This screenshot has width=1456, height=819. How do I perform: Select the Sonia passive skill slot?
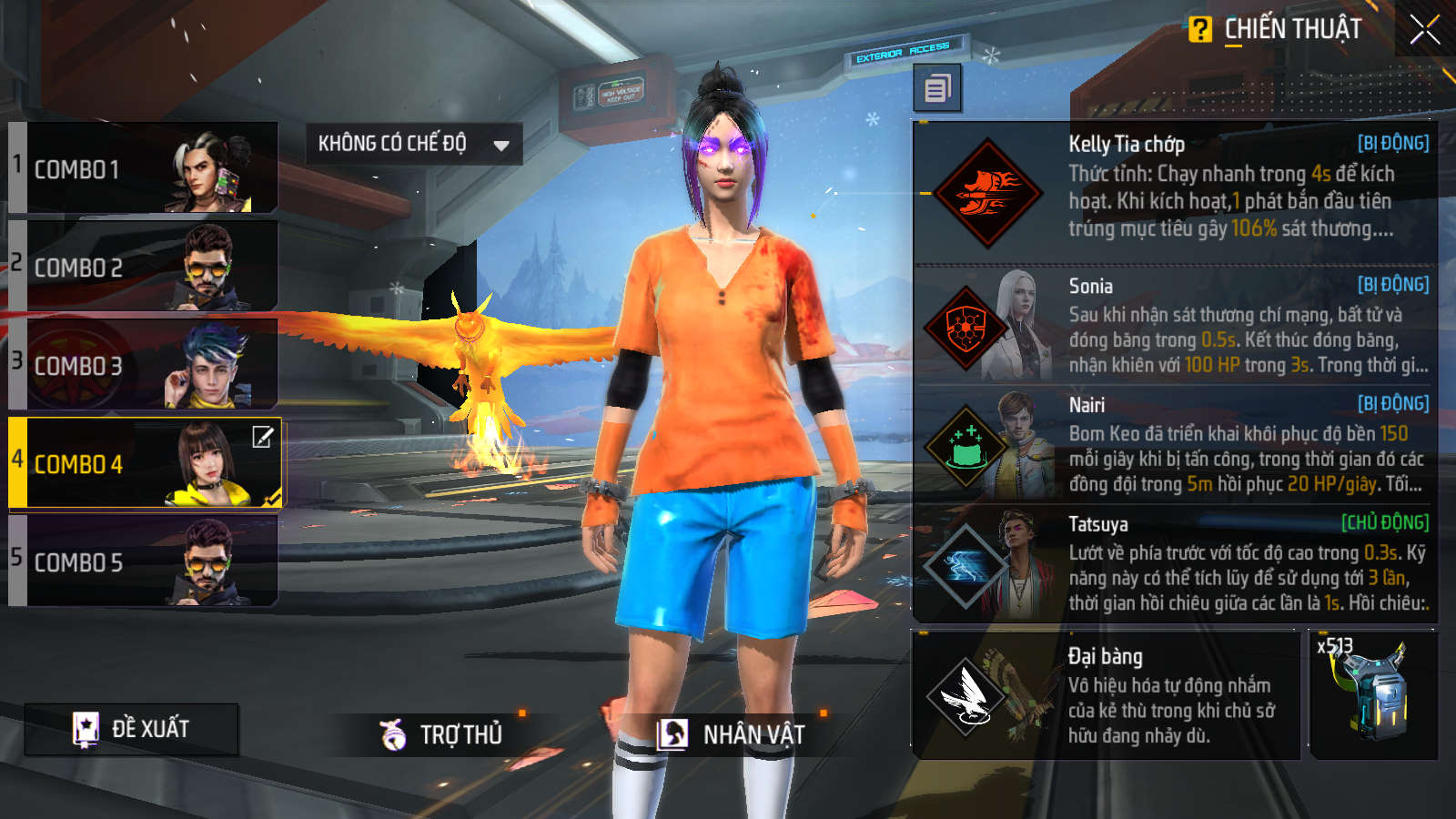(1174, 326)
